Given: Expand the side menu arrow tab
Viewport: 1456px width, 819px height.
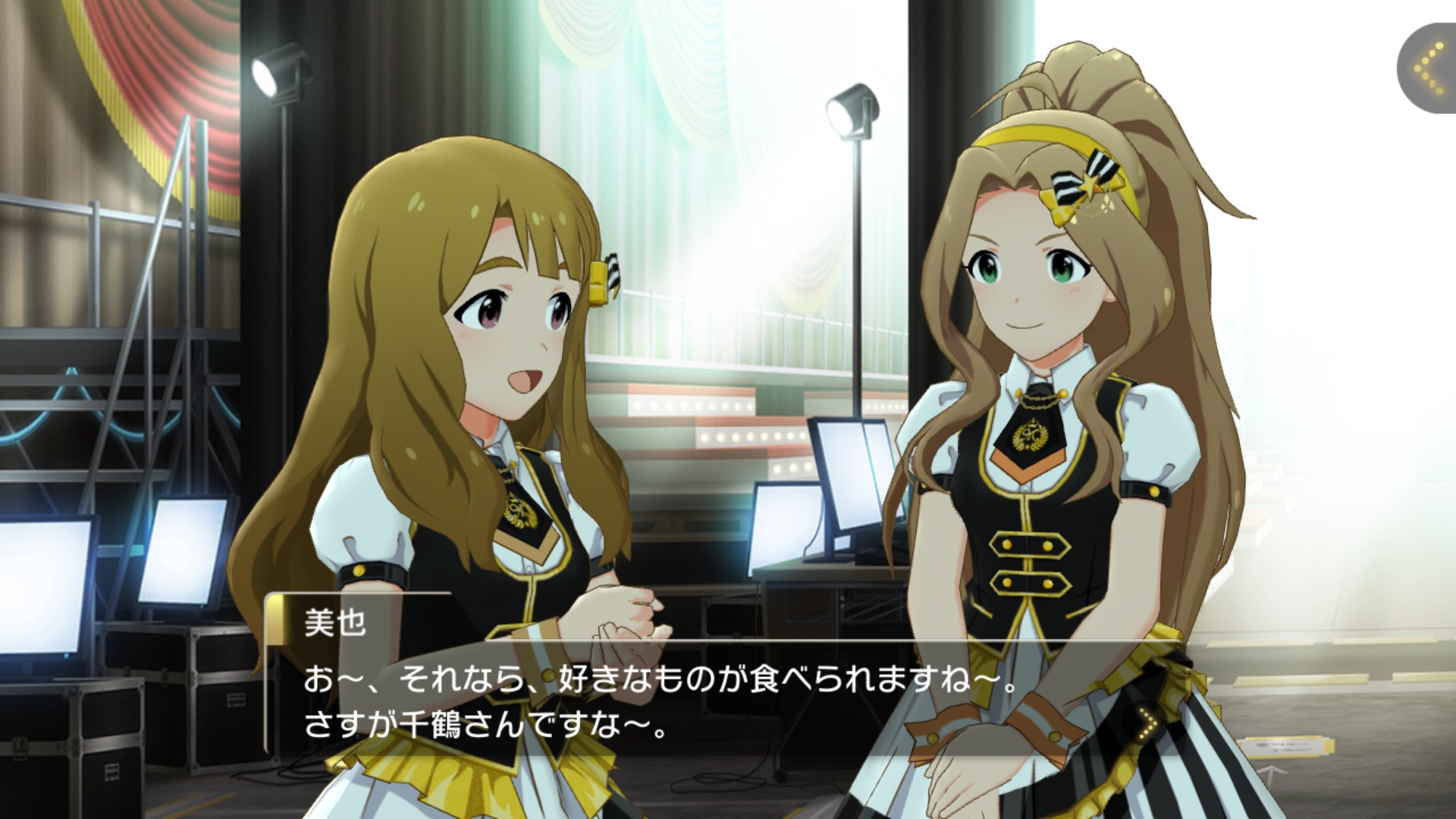Looking at the screenshot, I should point(1429,69).
